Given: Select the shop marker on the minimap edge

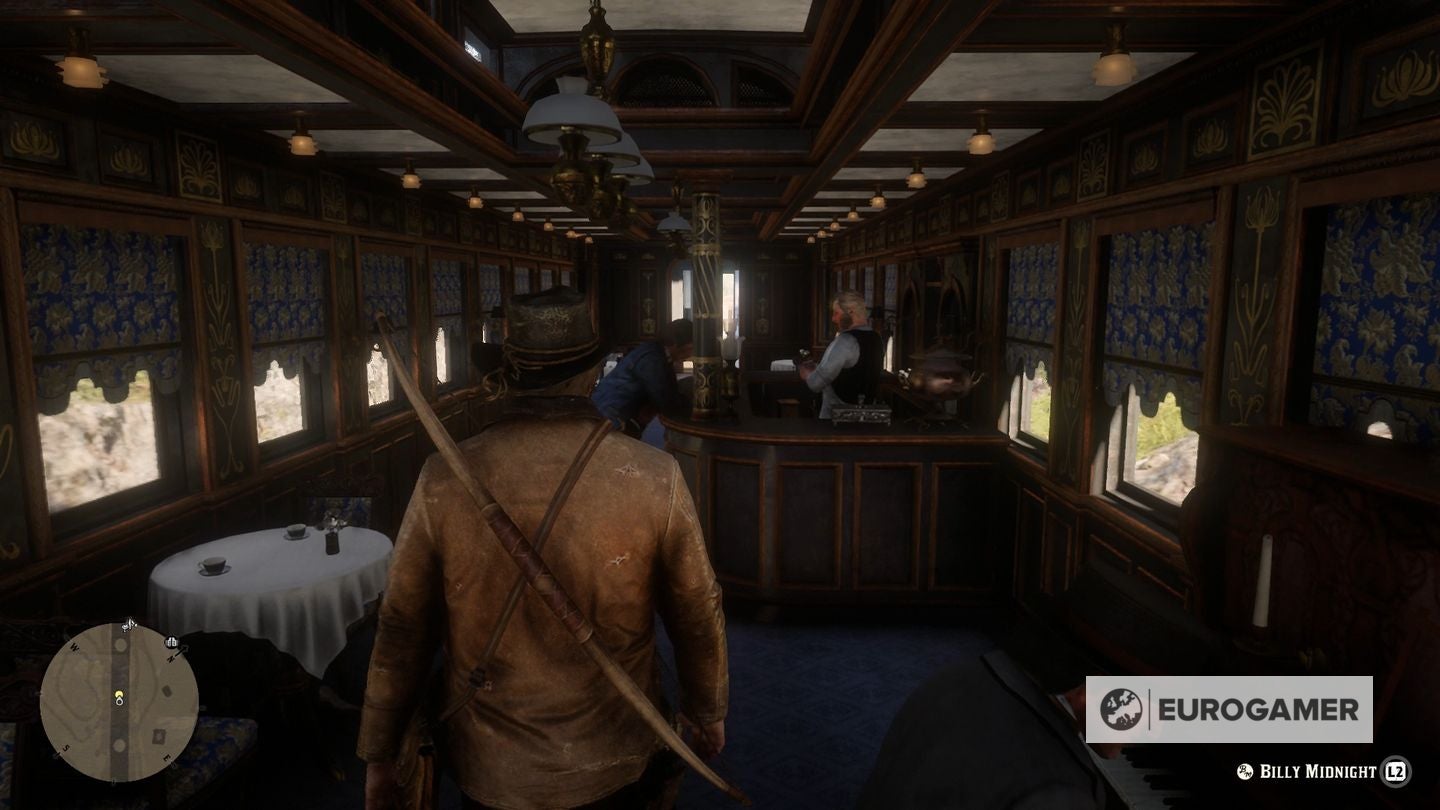Looking at the screenshot, I should pos(170,642).
